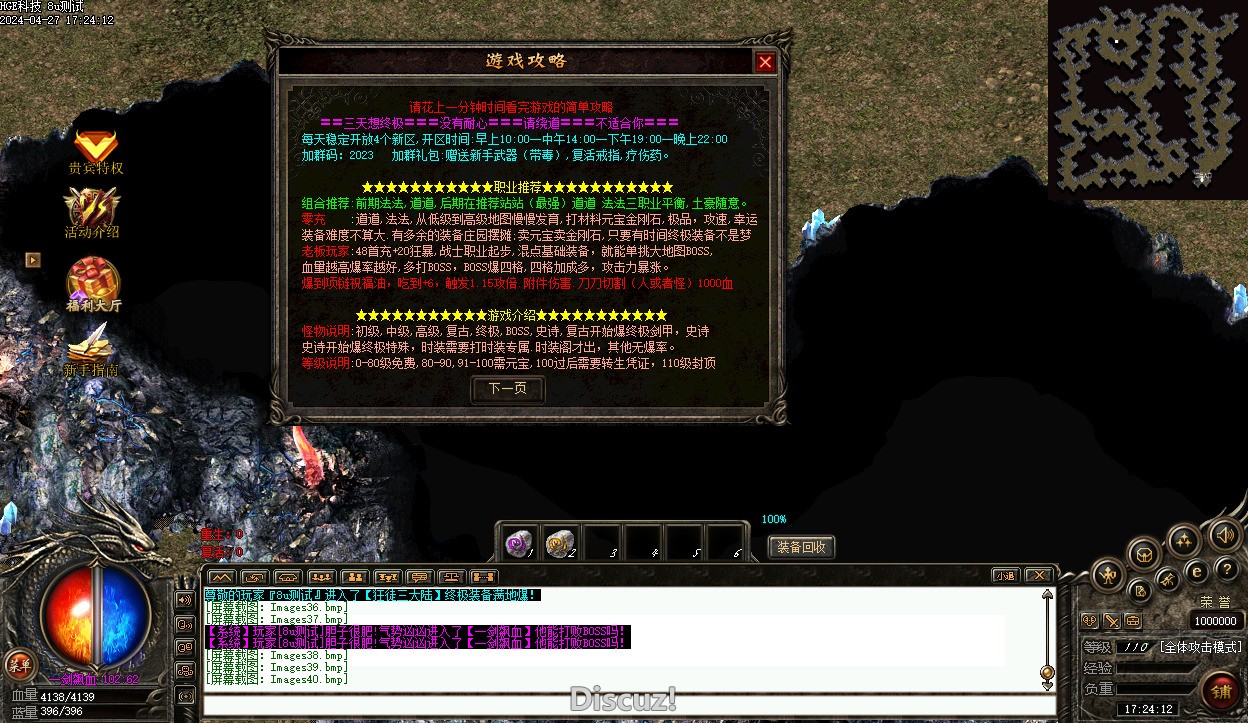Toggle the sound speaker icon
This screenshot has width=1248, height=723.
pyautogui.click(x=1224, y=534)
